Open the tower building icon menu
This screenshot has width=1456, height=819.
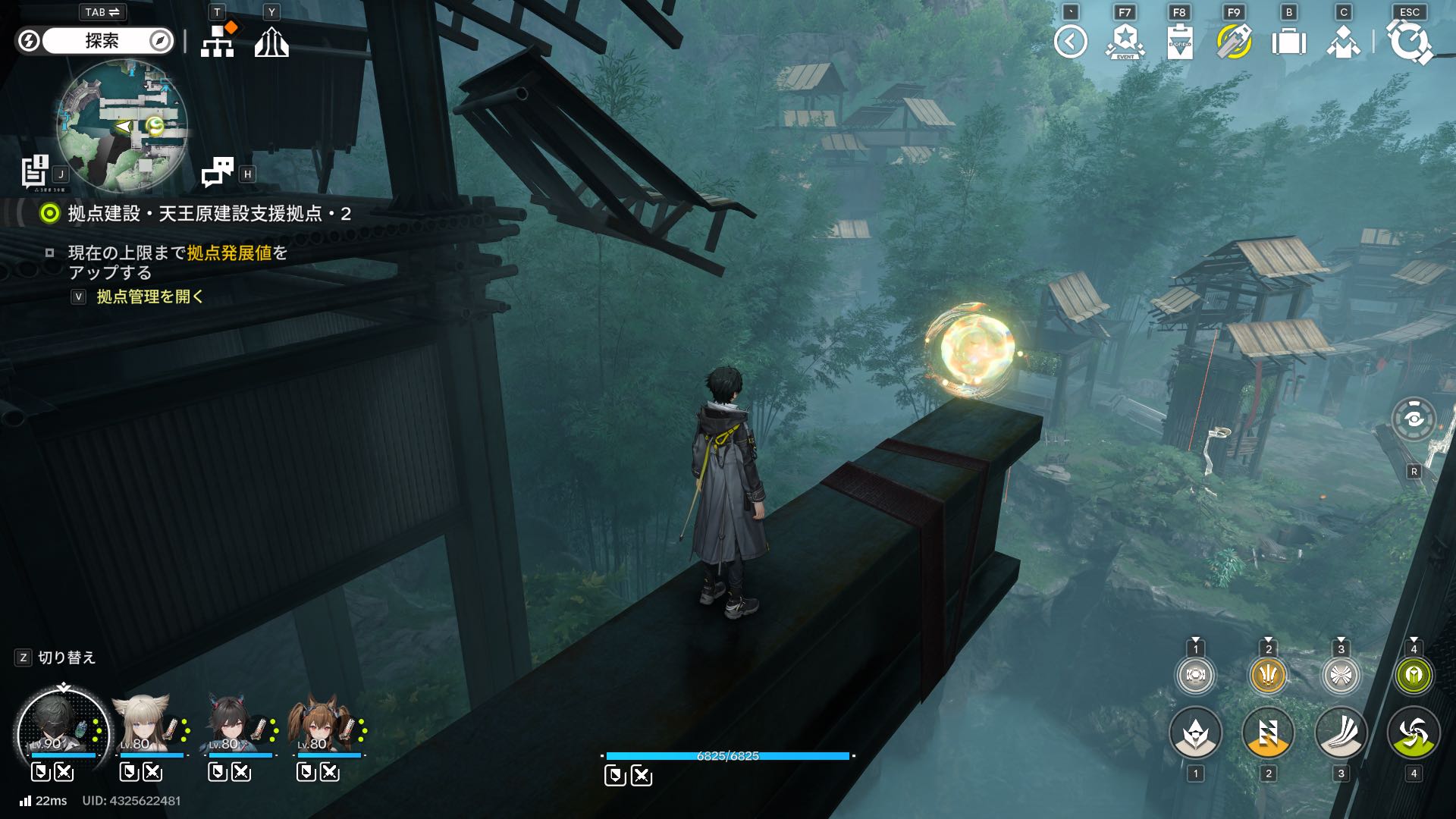(x=271, y=42)
